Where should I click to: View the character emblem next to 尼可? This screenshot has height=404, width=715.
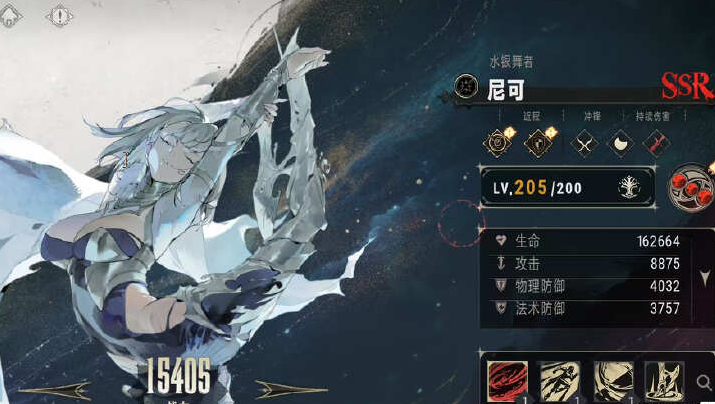465,86
